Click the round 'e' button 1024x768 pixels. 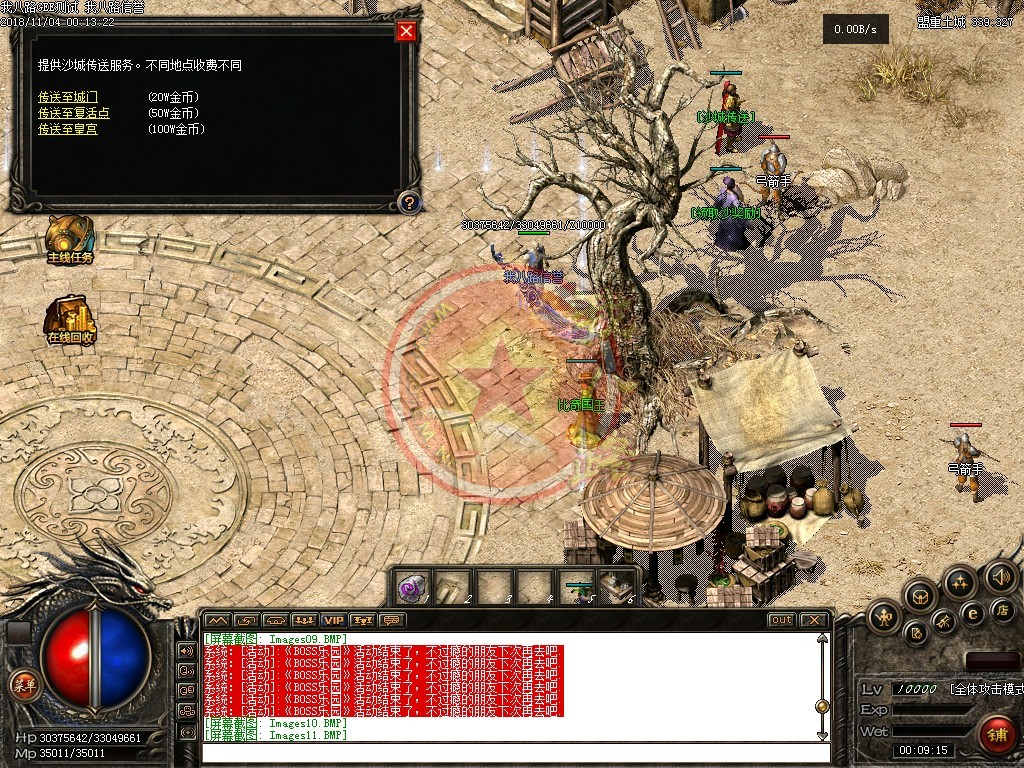click(x=971, y=613)
